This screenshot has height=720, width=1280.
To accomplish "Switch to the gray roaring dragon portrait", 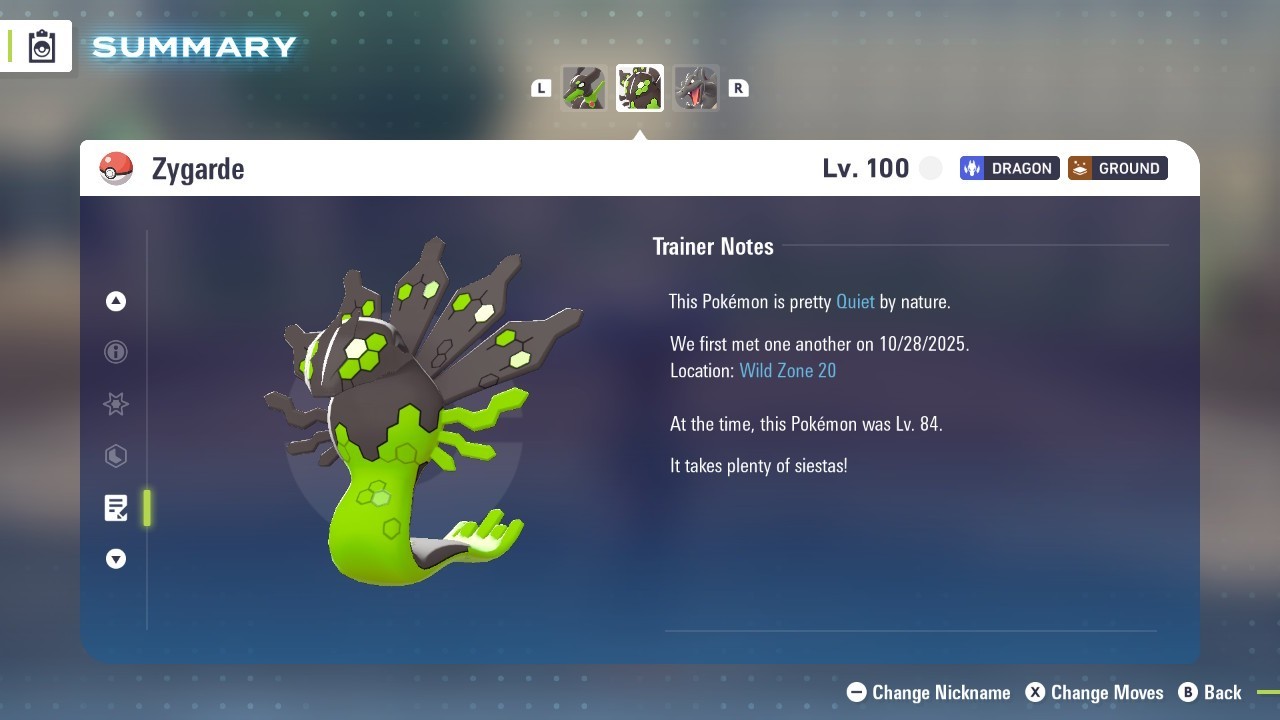I will click(696, 88).
